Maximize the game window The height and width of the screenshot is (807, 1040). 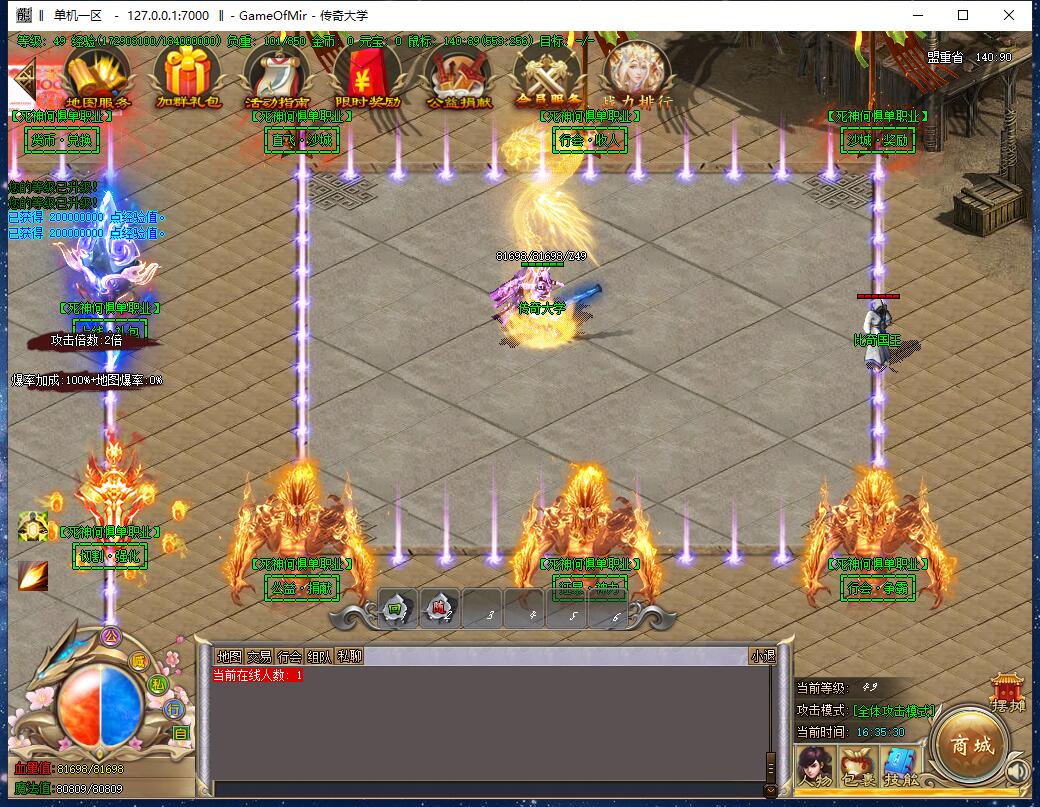[963, 15]
